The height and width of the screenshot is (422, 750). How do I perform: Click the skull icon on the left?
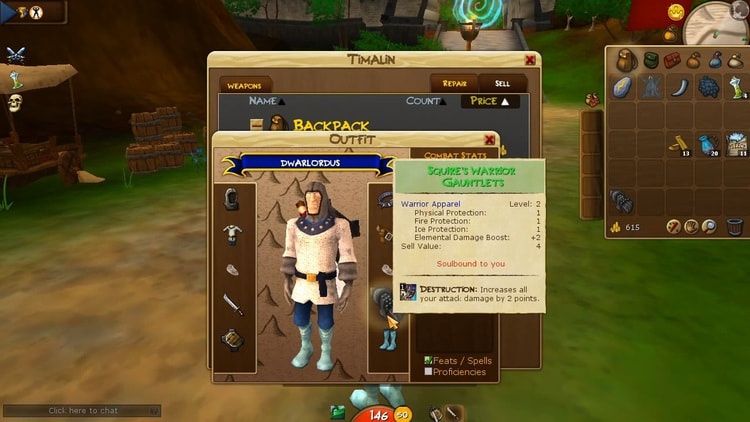(x=15, y=103)
